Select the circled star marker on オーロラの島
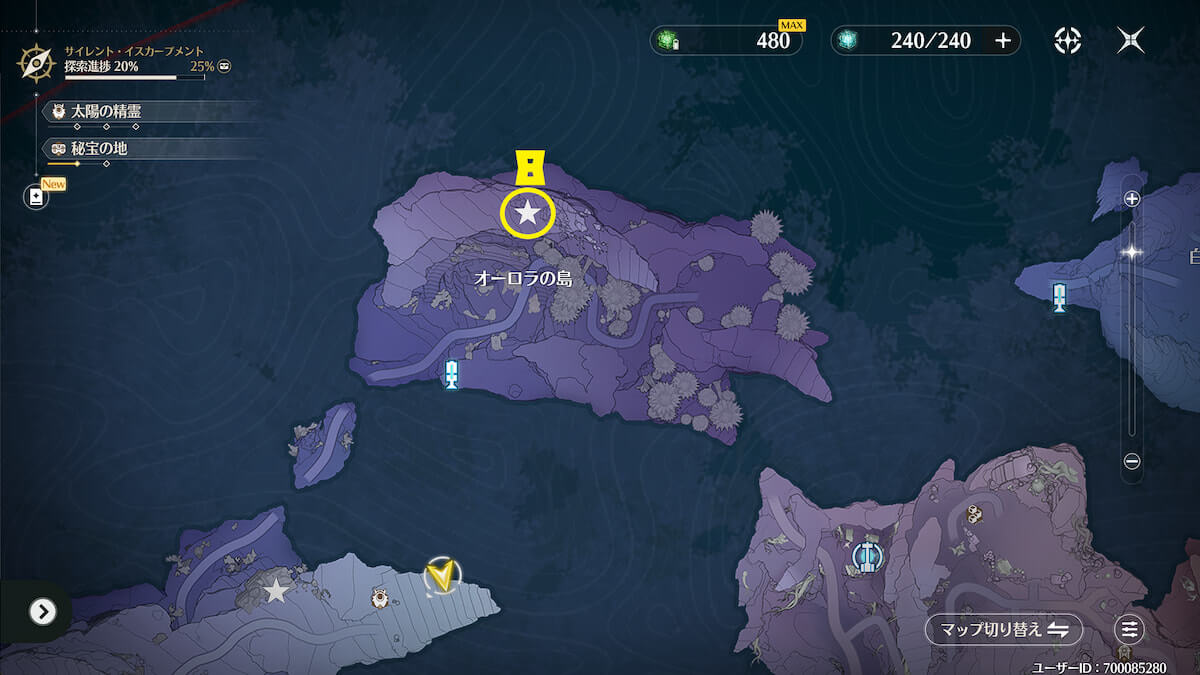The height and width of the screenshot is (675, 1200). (x=527, y=212)
